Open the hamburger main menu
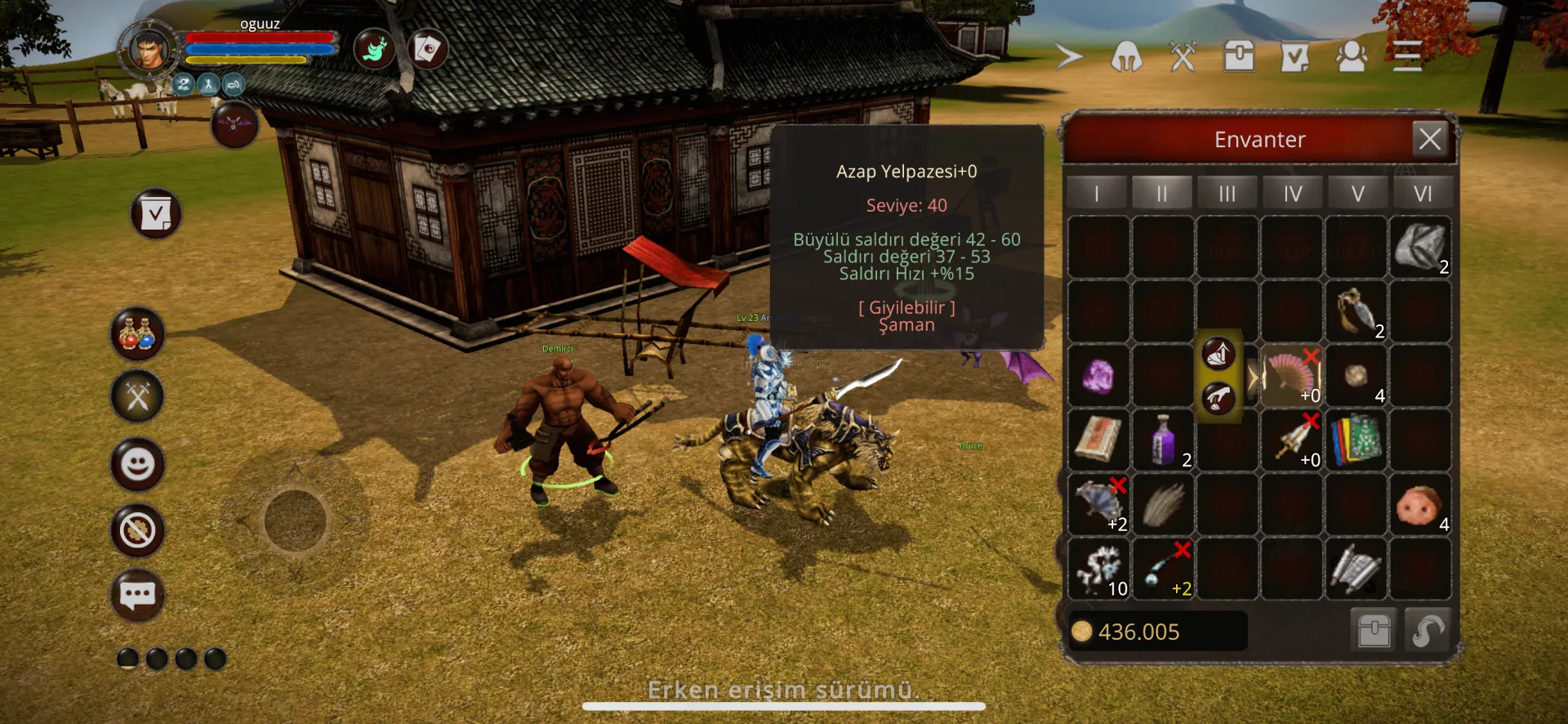 pos(1407,56)
